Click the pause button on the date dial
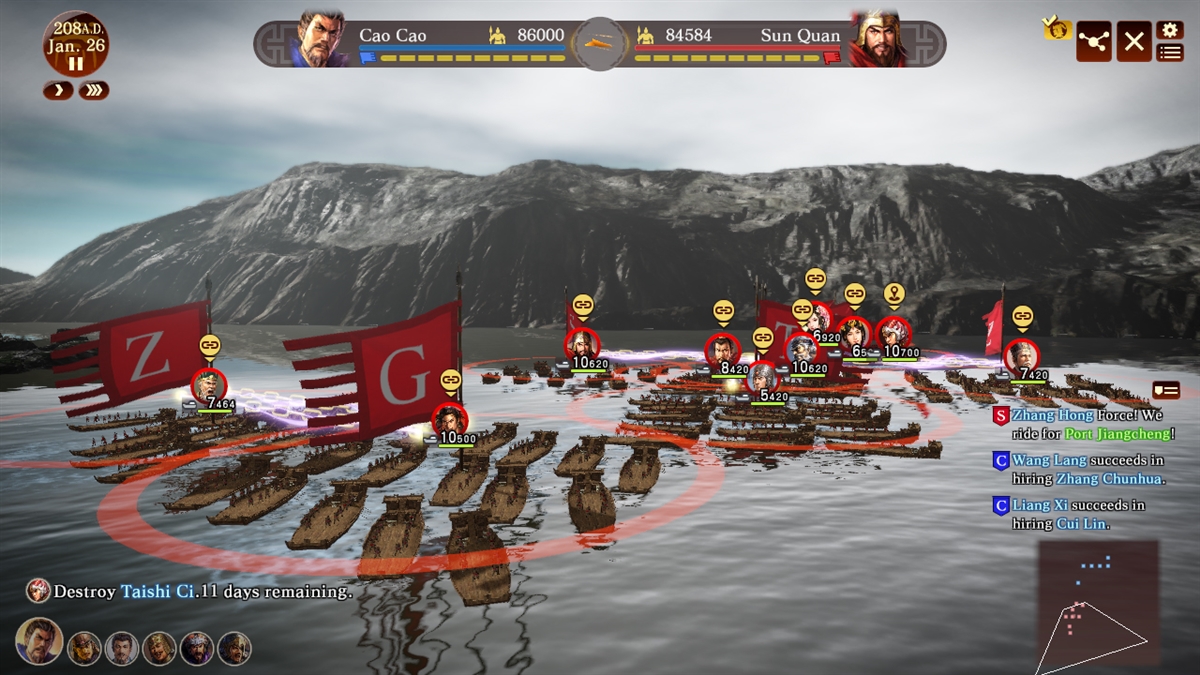 point(76,64)
